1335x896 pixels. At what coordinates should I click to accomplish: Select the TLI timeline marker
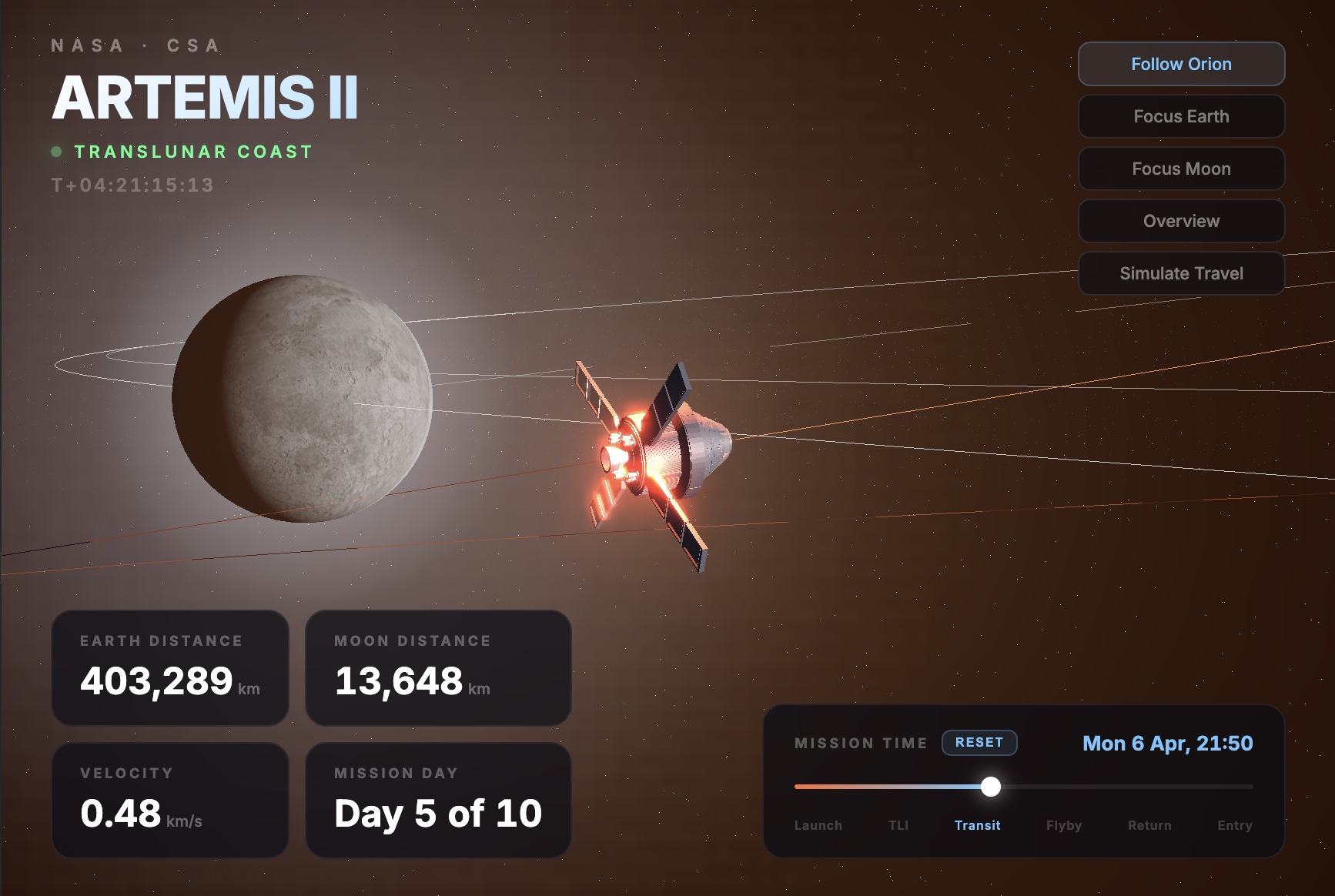click(x=898, y=825)
